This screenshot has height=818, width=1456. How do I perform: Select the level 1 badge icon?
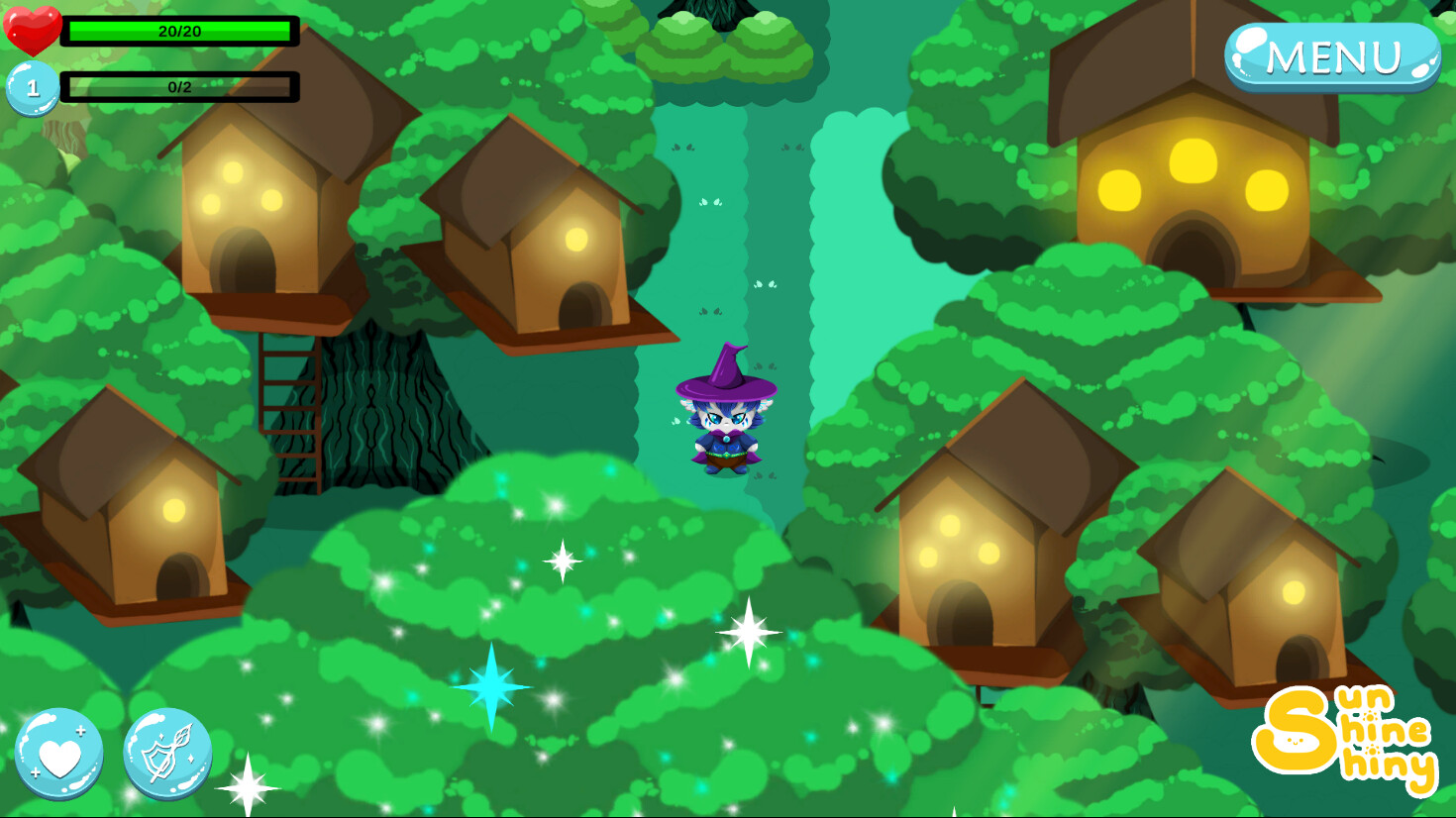coord(33,87)
